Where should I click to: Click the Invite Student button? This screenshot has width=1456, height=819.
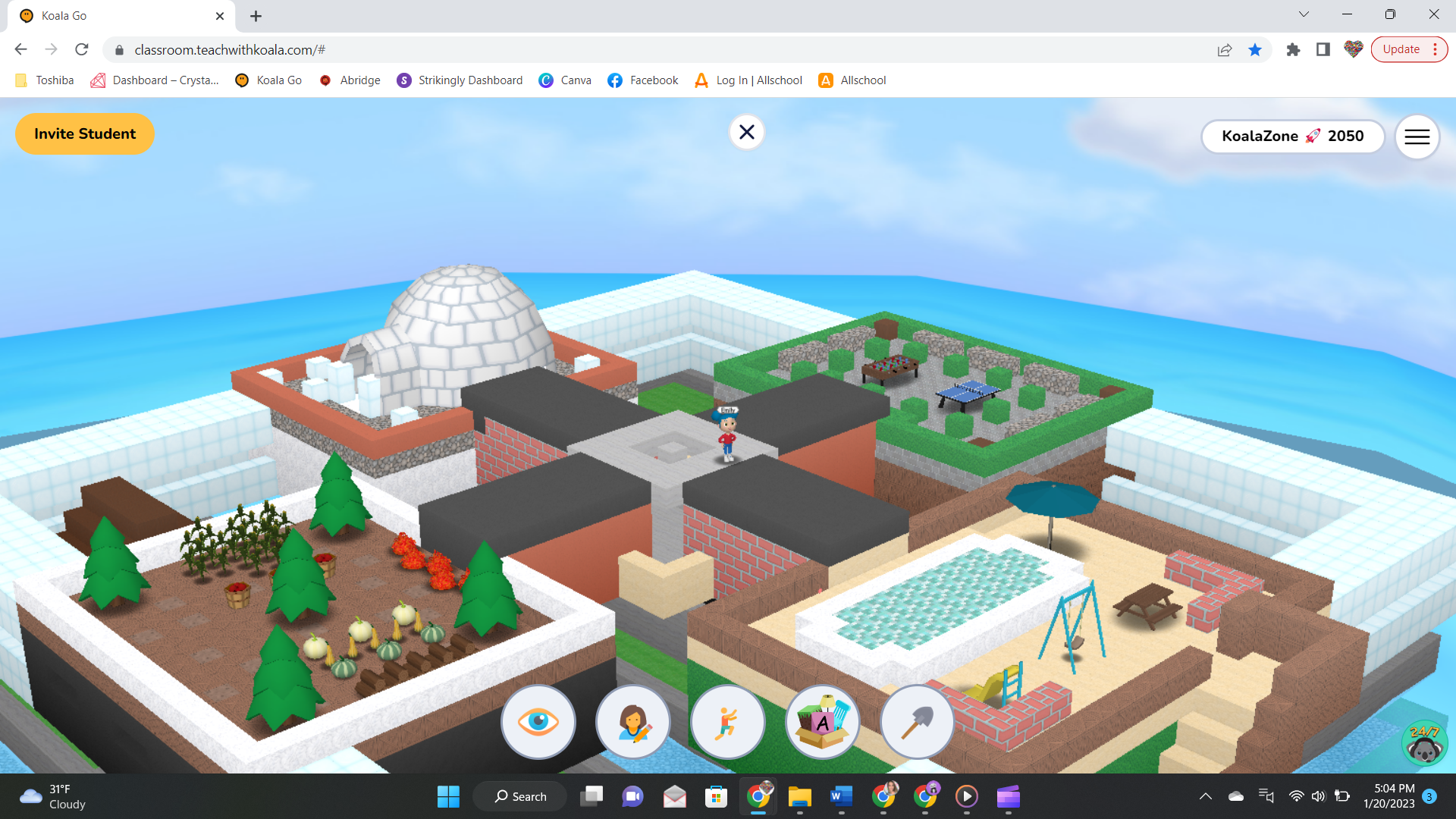[84, 133]
